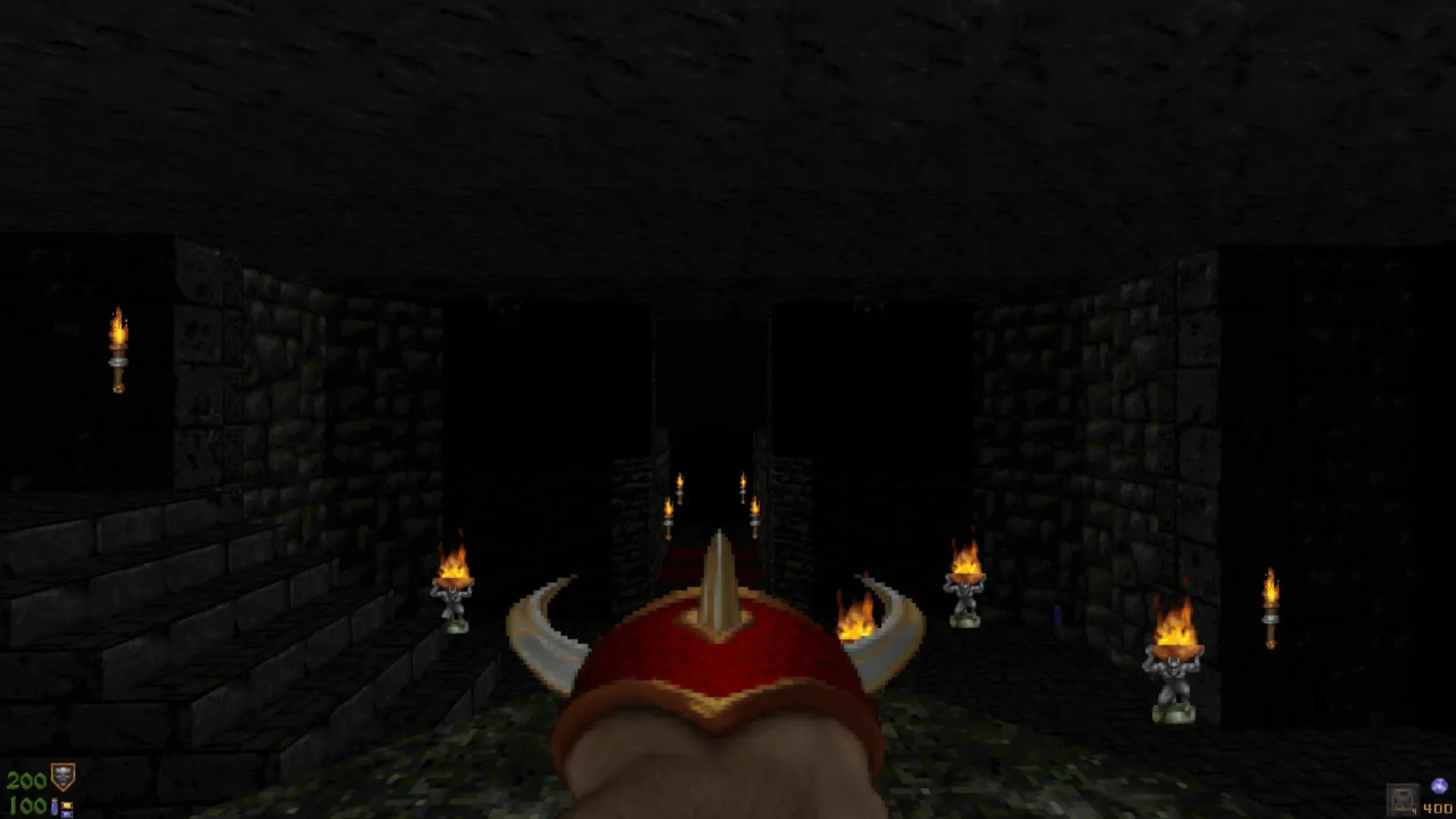Click the yellow key icon
Image resolution: width=1456 pixels, height=819 pixels.
pyautogui.click(x=67, y=805)
